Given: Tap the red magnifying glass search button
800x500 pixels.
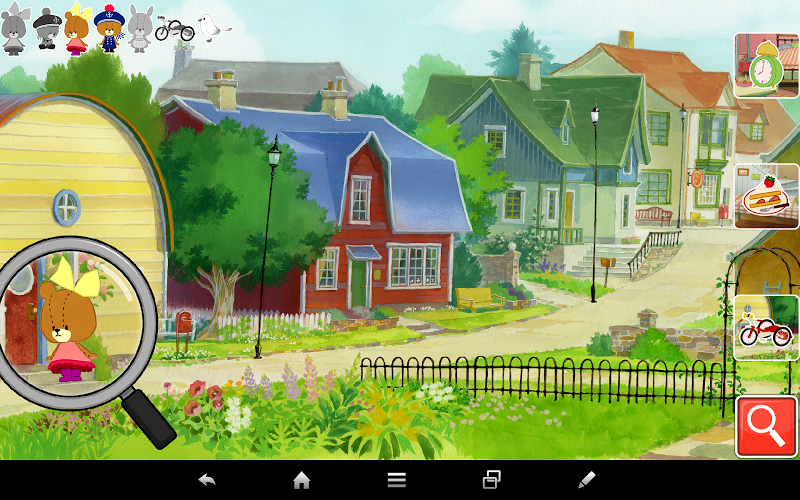Looking at the screenshot, I should tap(766, 427).
